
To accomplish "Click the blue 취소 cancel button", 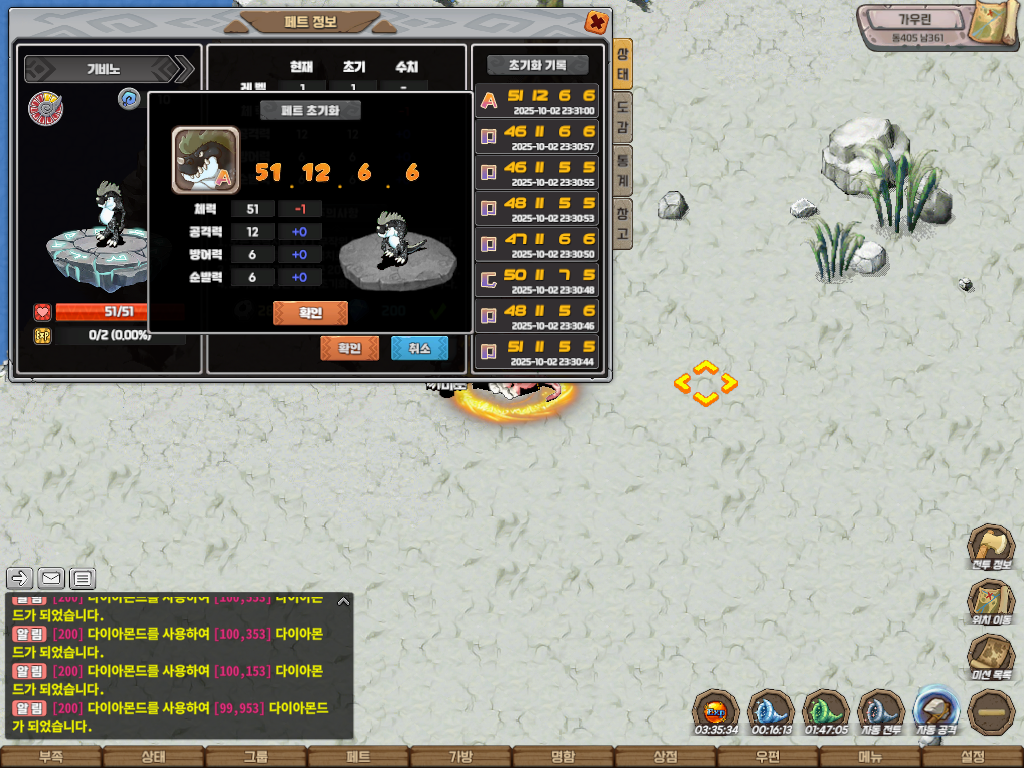I will (419, 348).
